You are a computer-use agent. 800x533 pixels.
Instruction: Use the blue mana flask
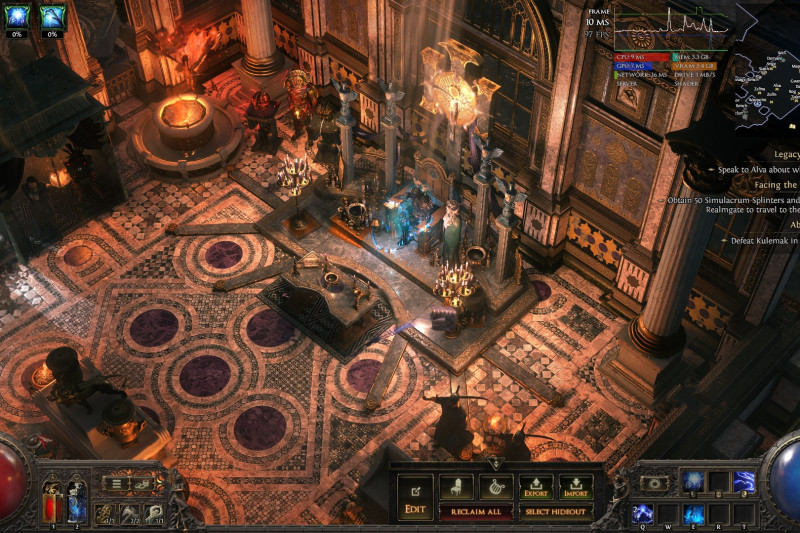coord(76,503)
